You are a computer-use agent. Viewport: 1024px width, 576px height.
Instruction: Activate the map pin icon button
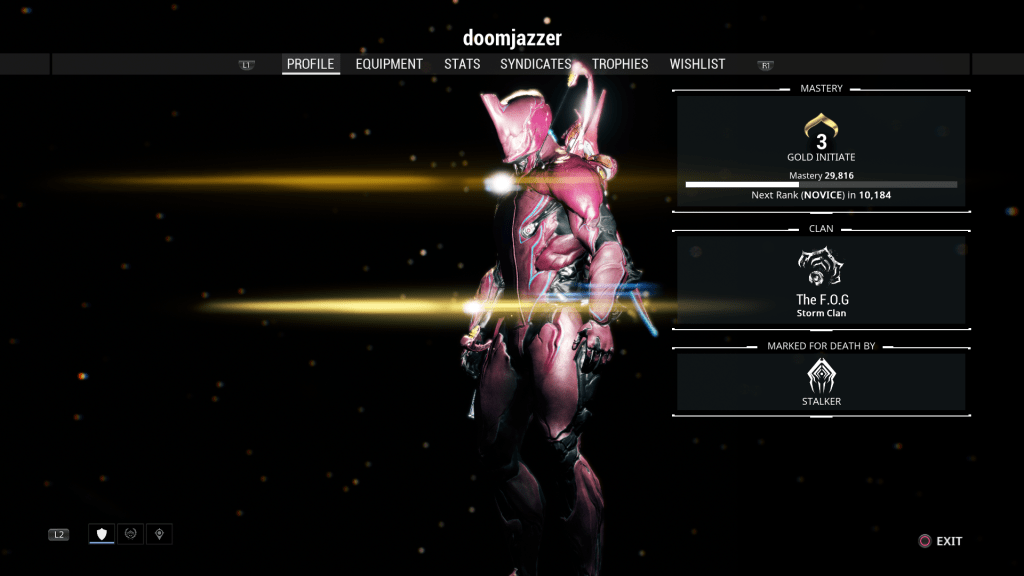(159, 534)
